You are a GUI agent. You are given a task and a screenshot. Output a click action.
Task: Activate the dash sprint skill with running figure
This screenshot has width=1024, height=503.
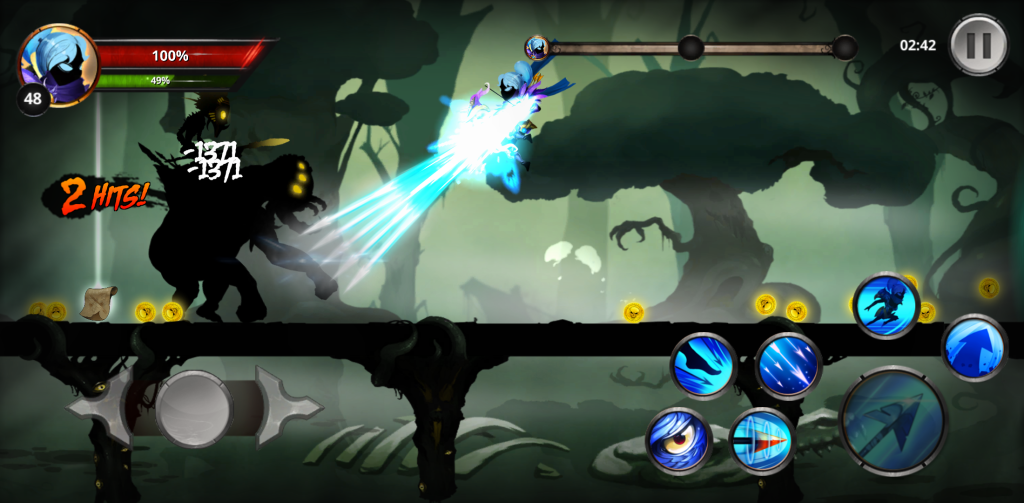pos(885,306)
